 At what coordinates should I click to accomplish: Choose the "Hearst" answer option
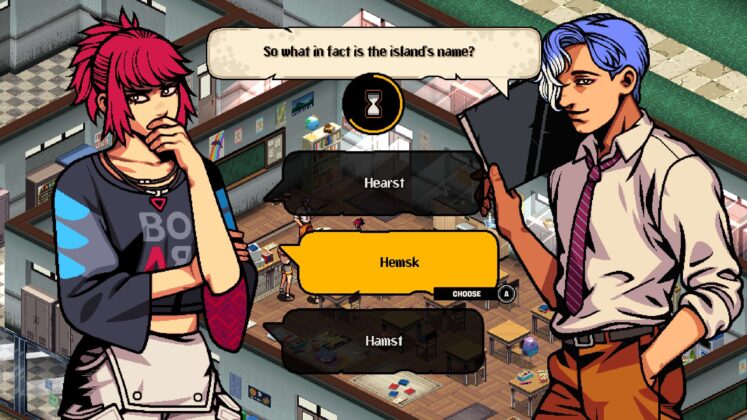384,183
